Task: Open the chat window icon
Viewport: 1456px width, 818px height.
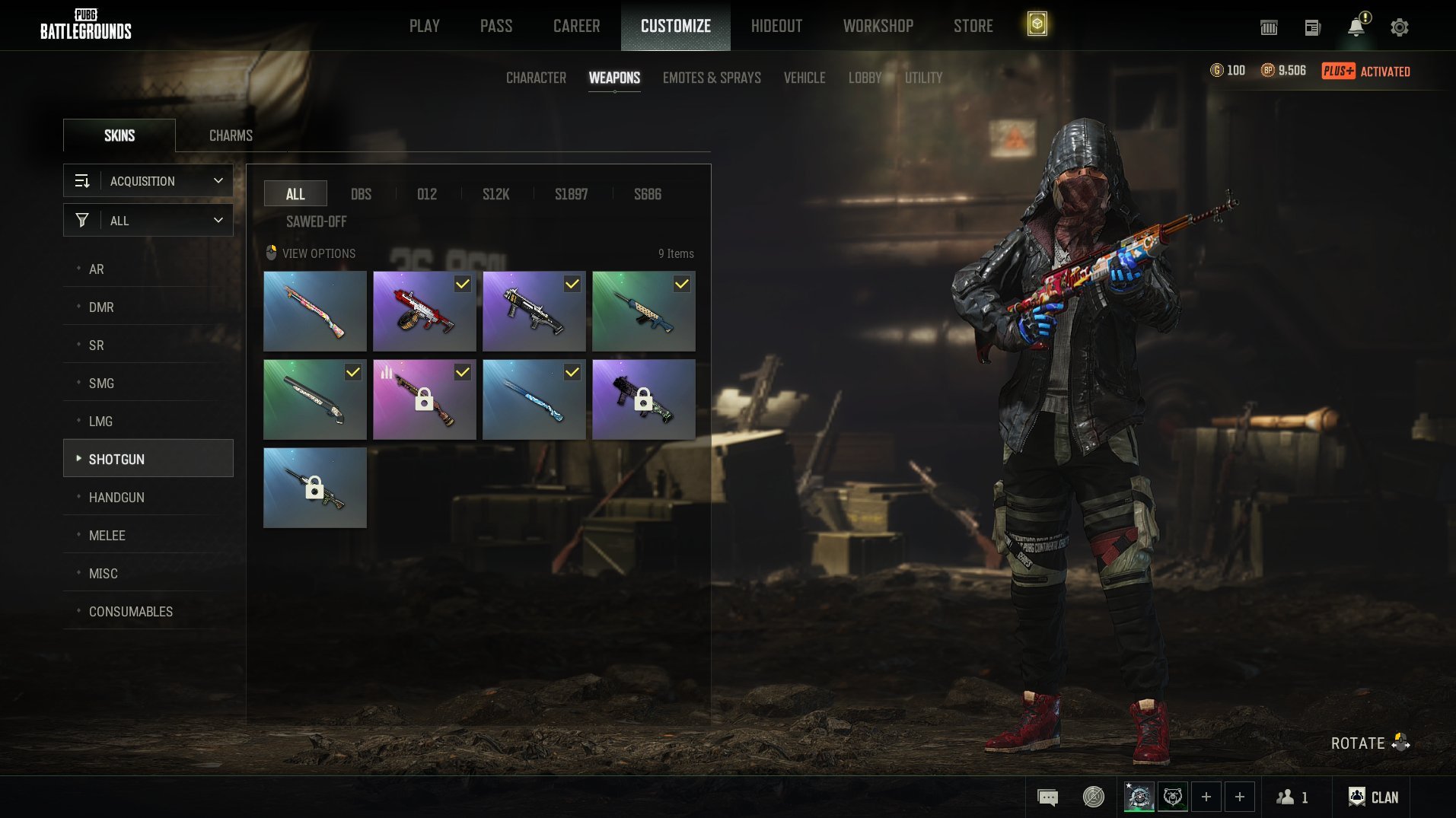Action: [1047, 797]
